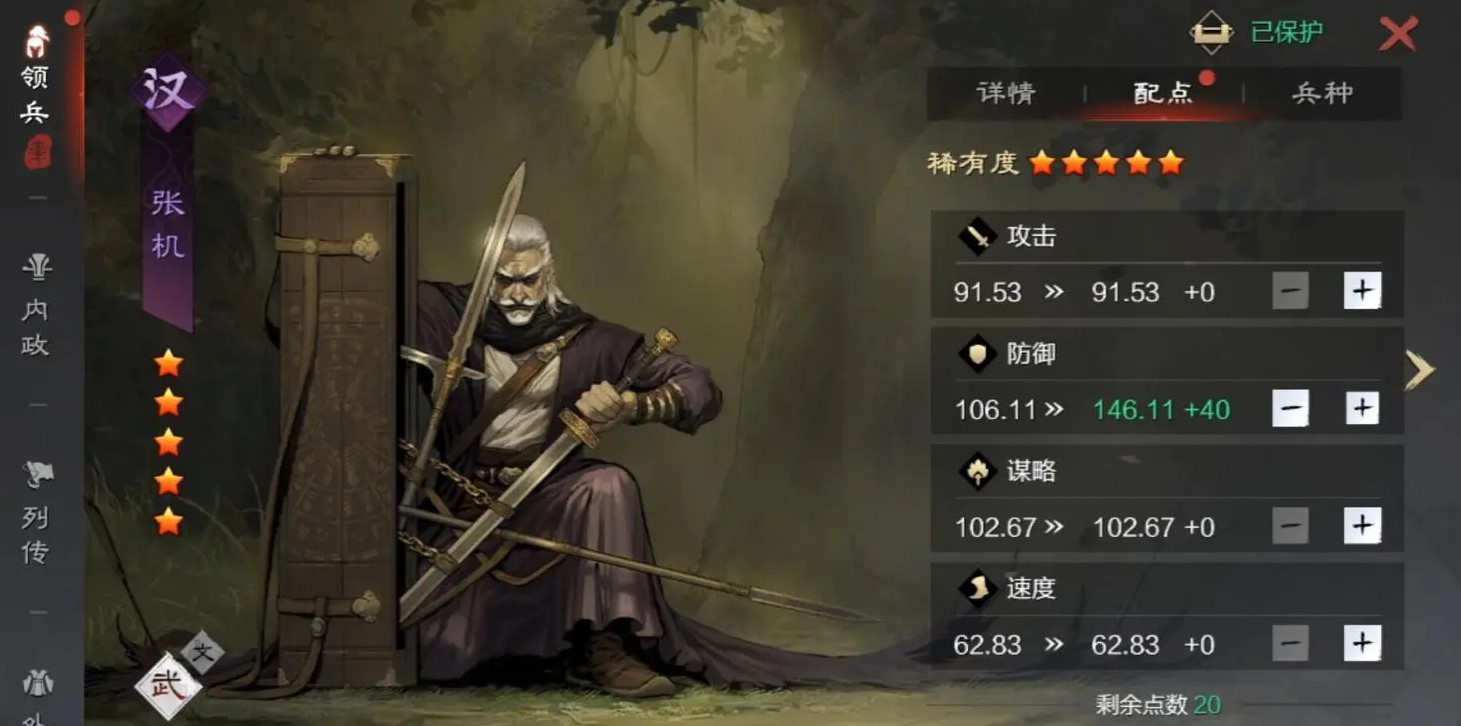Expand the panel using the right arrow chevron
This screenshot has height=726, width=1461.
pyautogui.click(x=1420, y=369)
